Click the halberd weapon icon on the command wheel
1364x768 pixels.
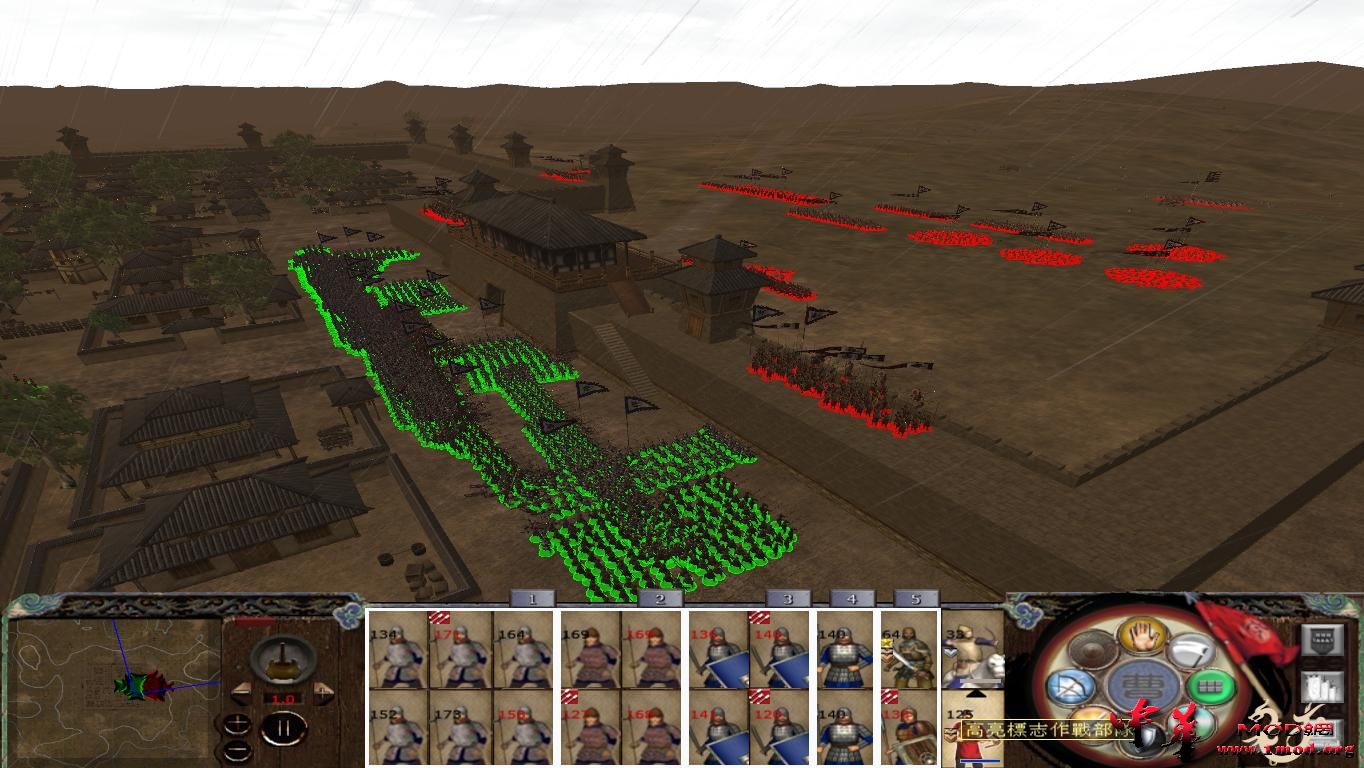pos(1189,650)
